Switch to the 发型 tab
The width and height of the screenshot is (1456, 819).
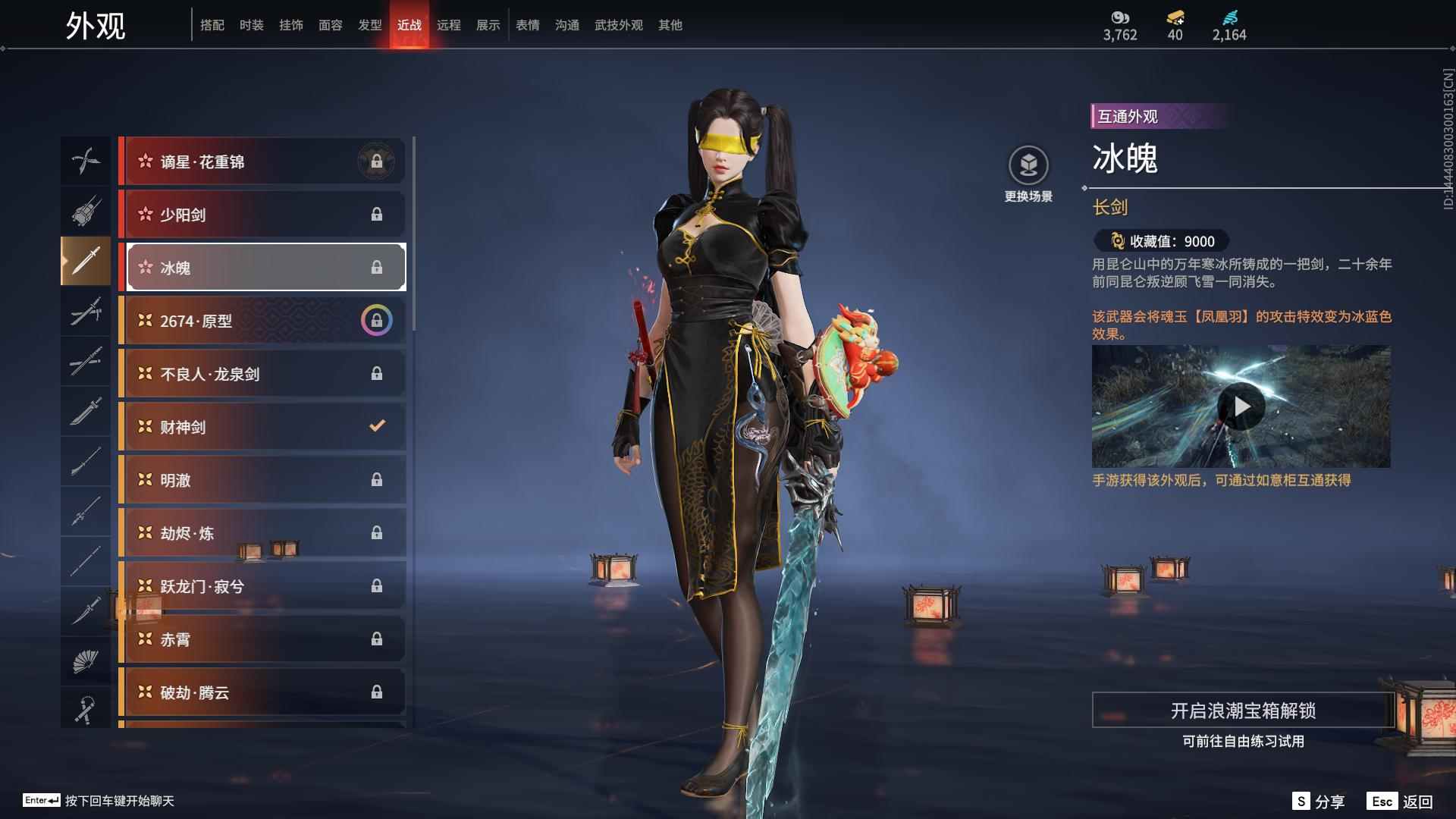click(370, 25)
